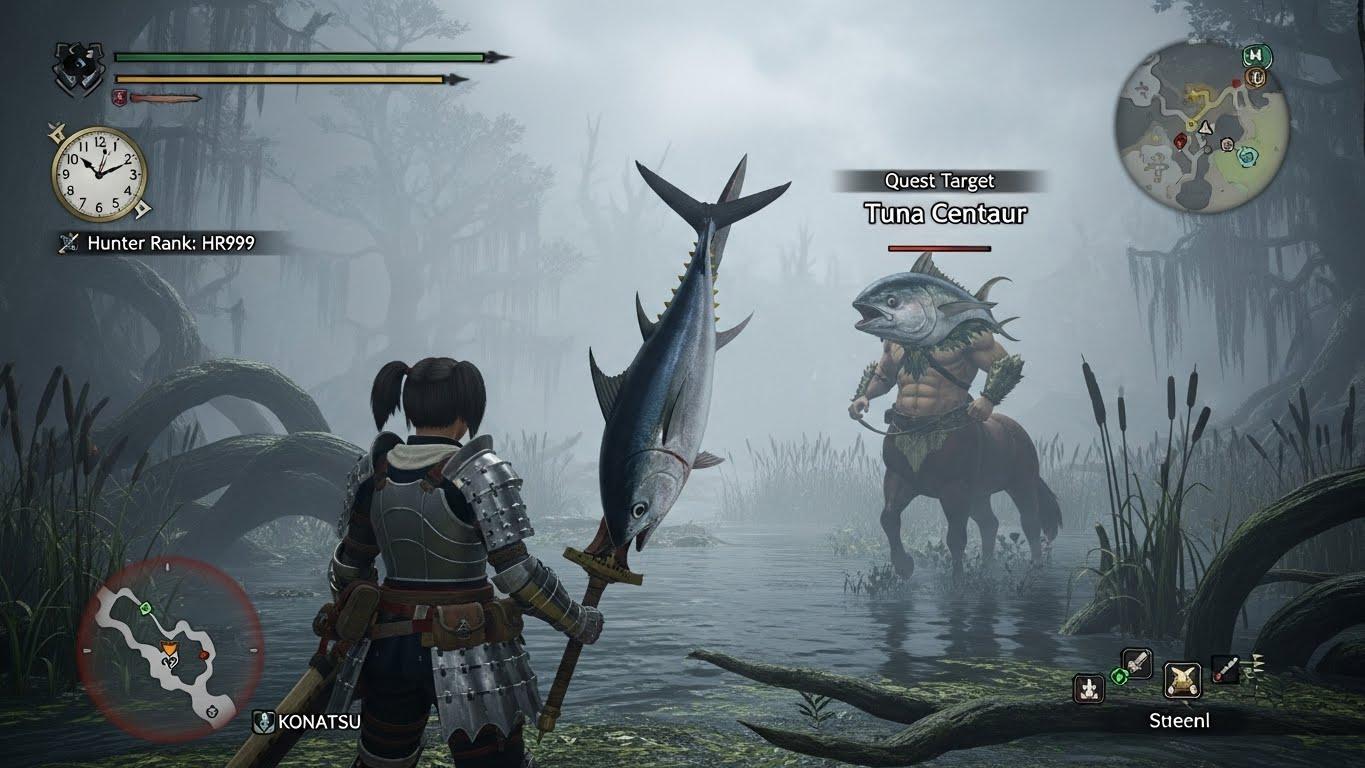Click the Hunter Rank HR999 banner
This screenshot has width=1365, height=768.
(172, 242)
